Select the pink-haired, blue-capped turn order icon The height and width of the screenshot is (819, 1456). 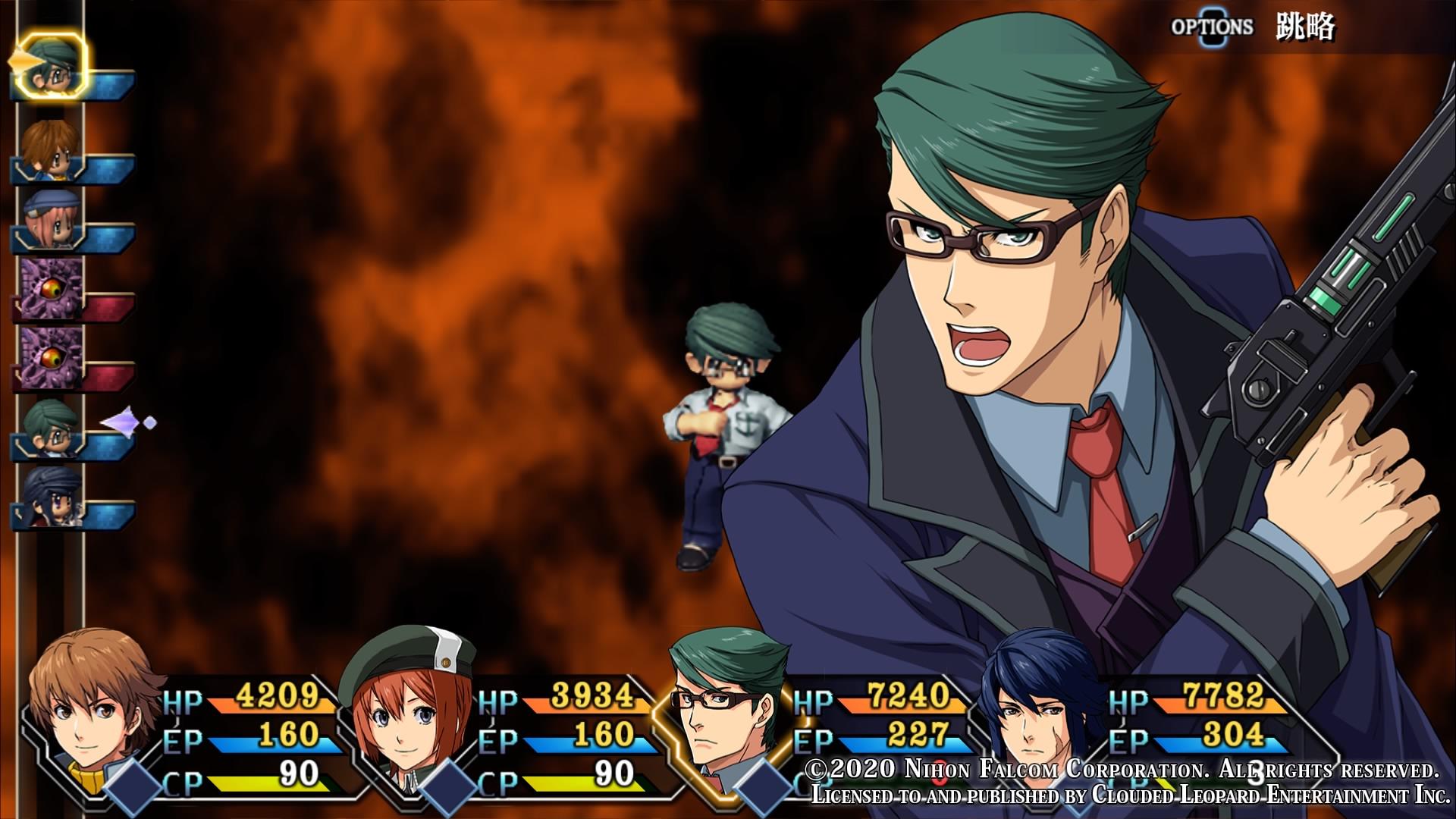point(50,218)
